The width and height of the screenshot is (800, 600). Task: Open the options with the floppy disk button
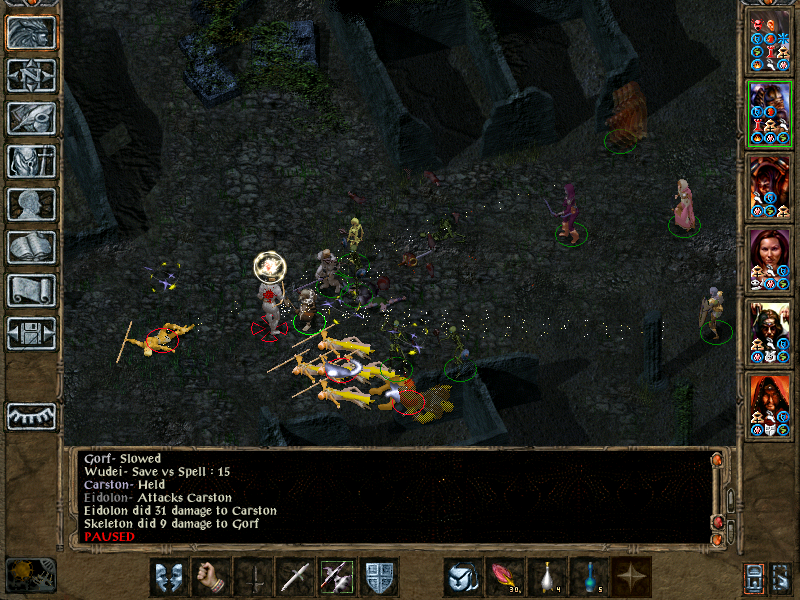pyautogui.click(x=31, y=333)
